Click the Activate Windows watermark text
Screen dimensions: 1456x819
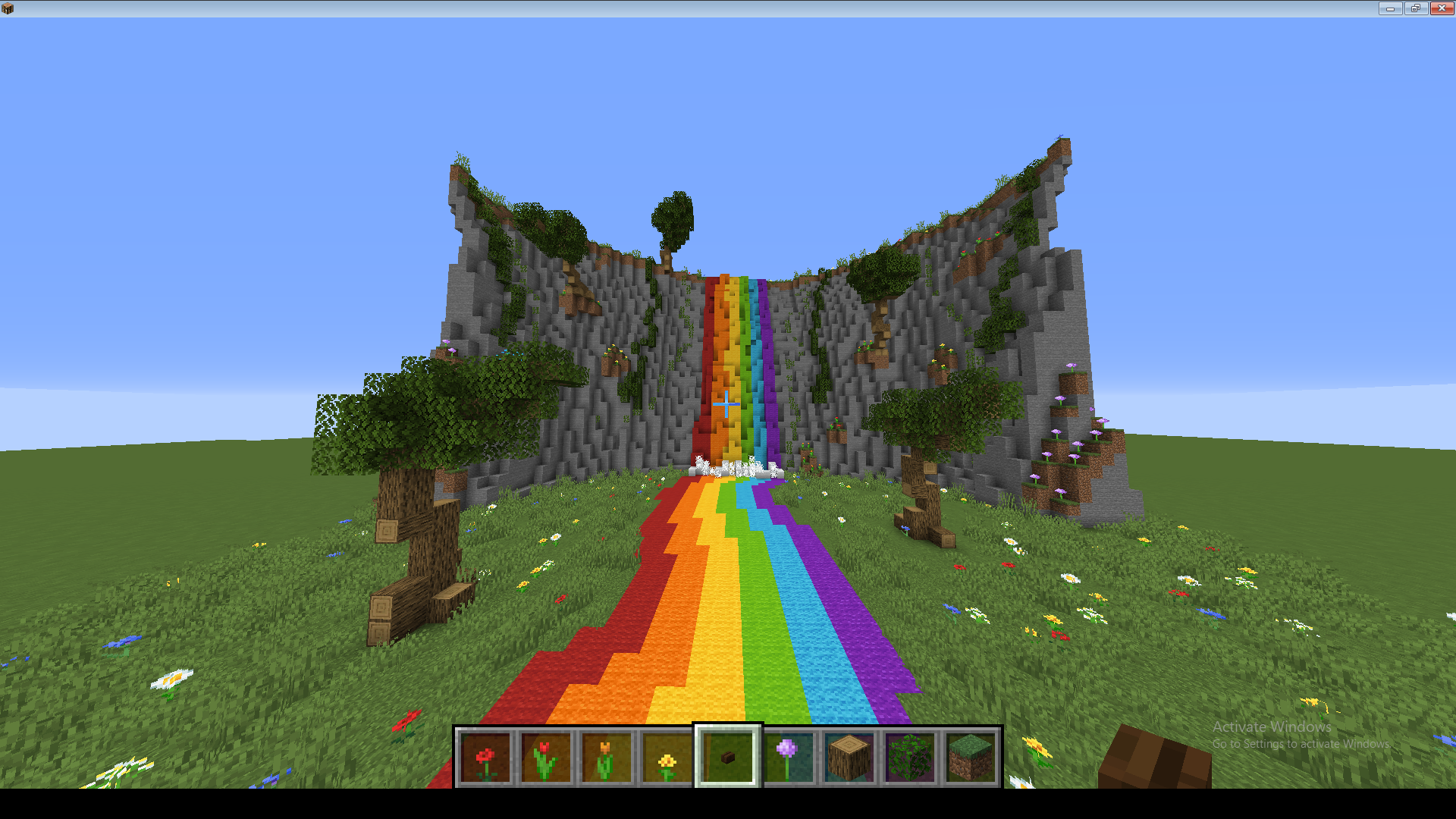tap(1271, 726)
